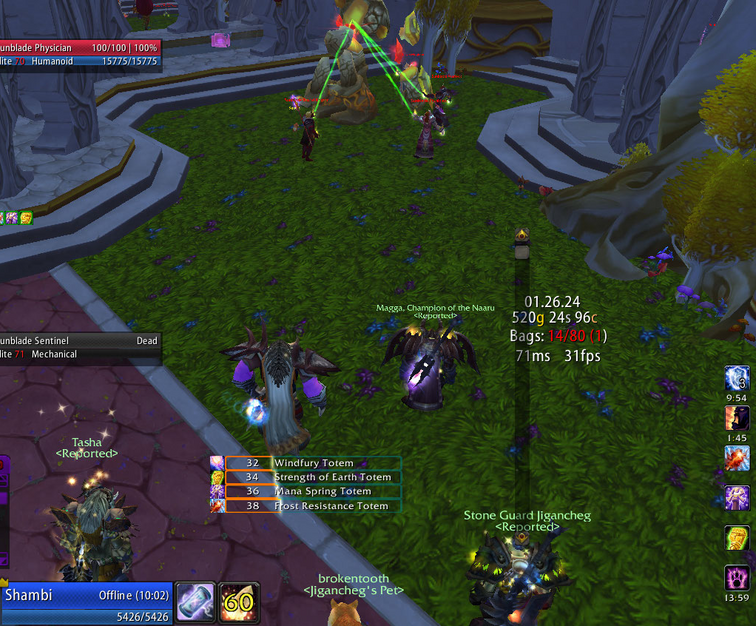Click the flaming weapon buff icon
This screenshot has height=626, width=756.
click(738, 459)
